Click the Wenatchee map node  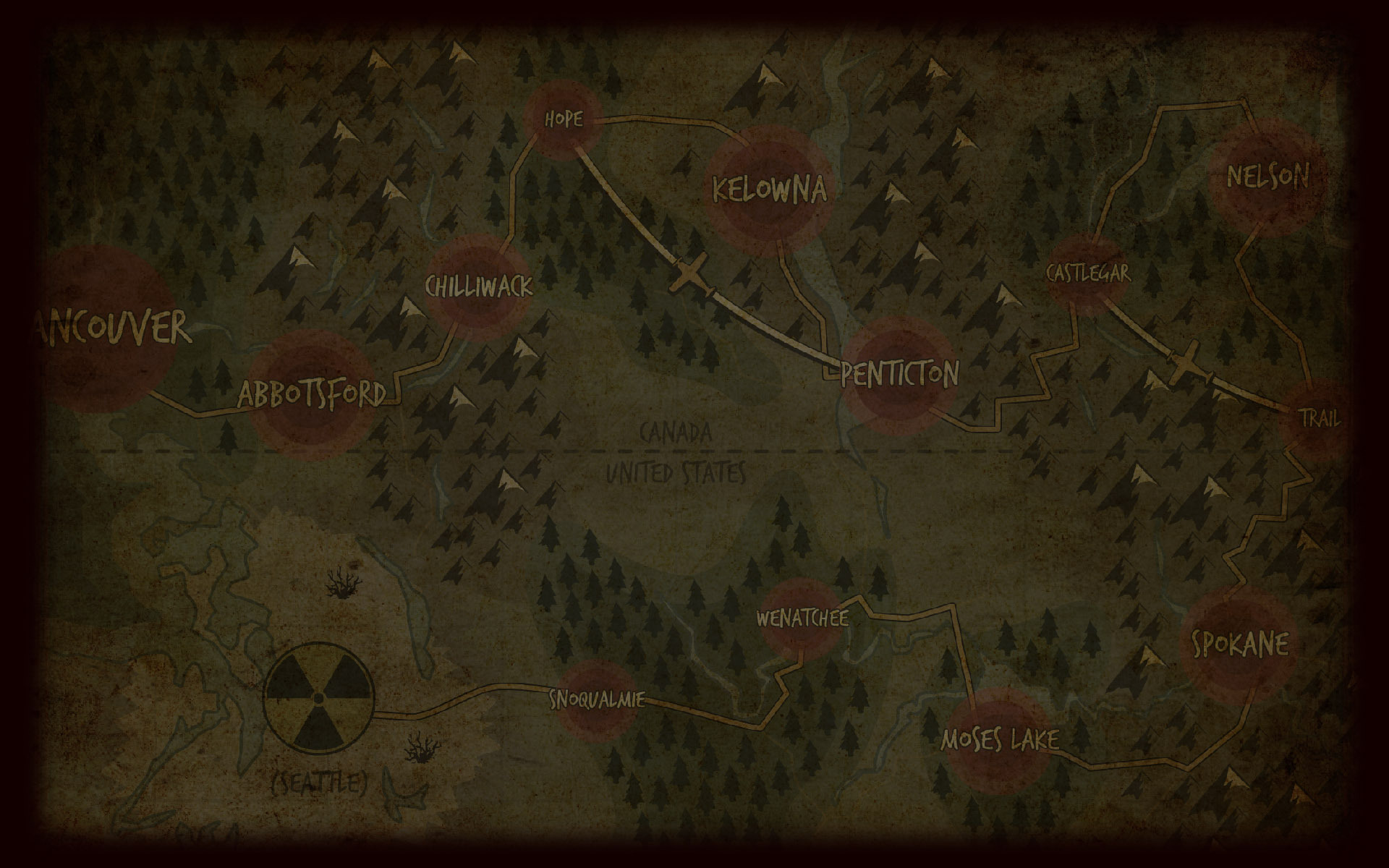pyautogui.click(x=802, y=619)
